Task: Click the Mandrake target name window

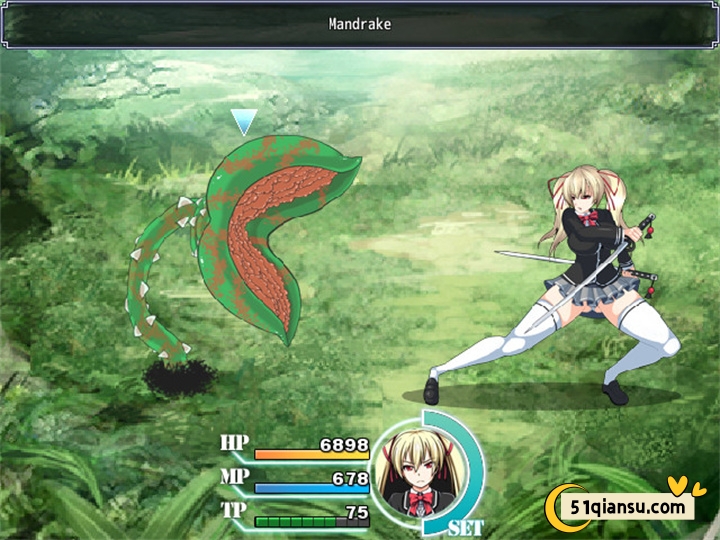Action: [x=360, y=24]
